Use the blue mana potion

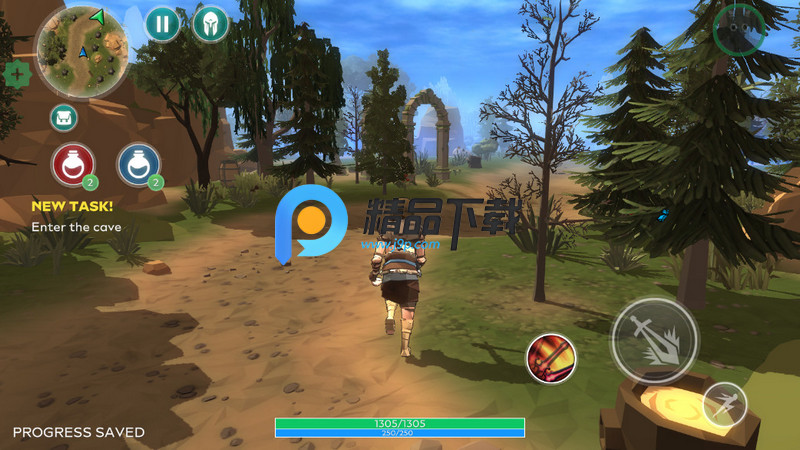[x=139, y=164]
